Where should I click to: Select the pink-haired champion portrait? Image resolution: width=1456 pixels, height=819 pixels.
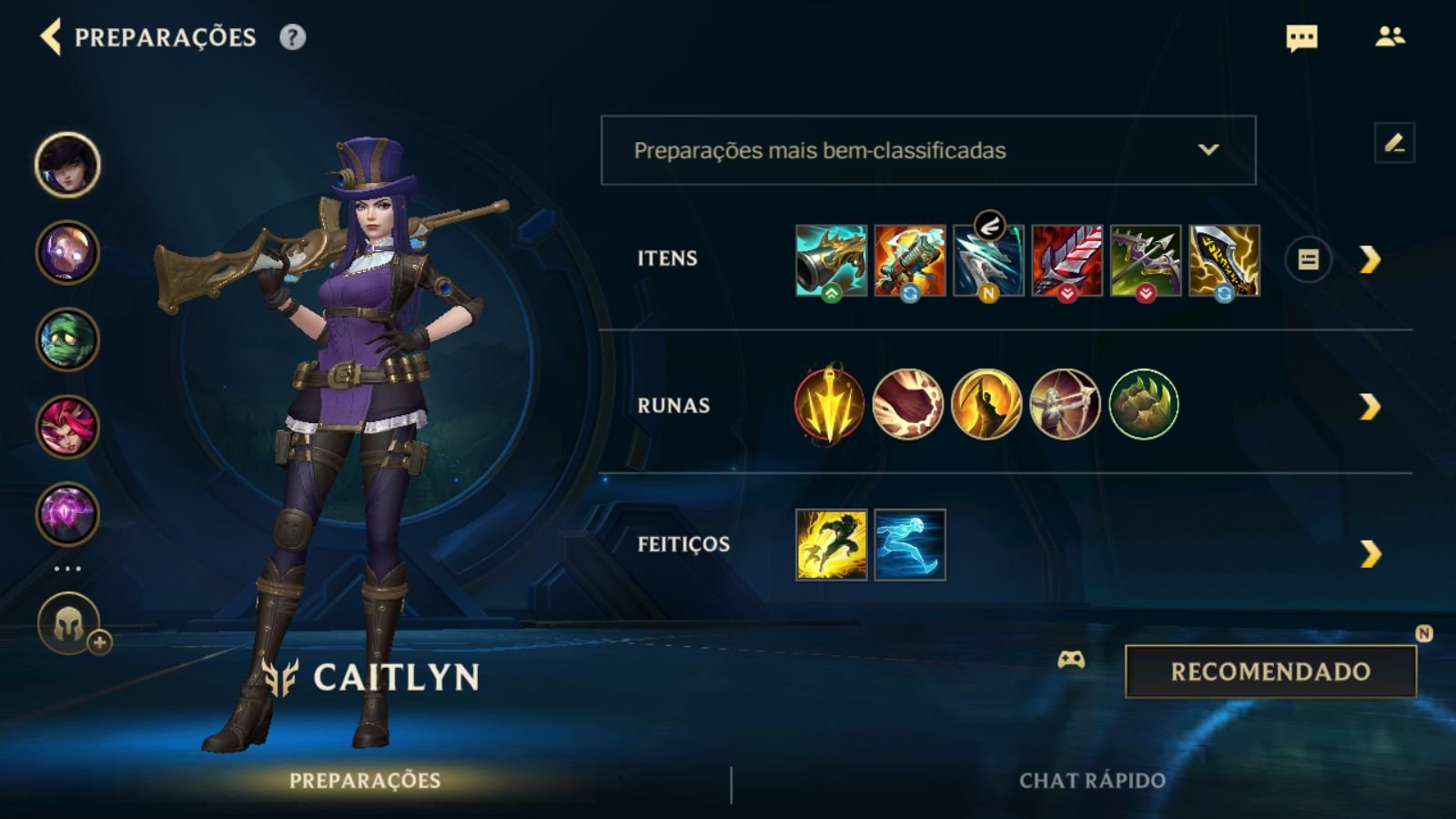point(67,427)
